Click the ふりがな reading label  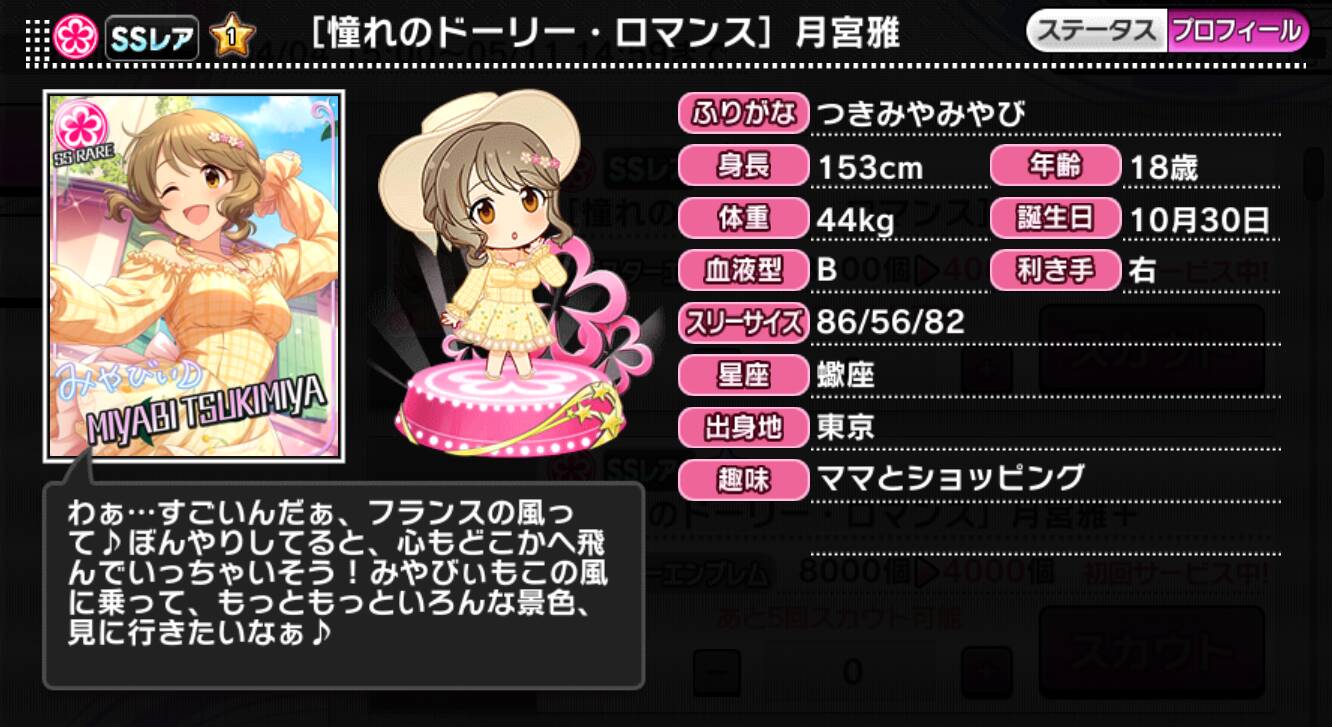(x=744, y=114)
